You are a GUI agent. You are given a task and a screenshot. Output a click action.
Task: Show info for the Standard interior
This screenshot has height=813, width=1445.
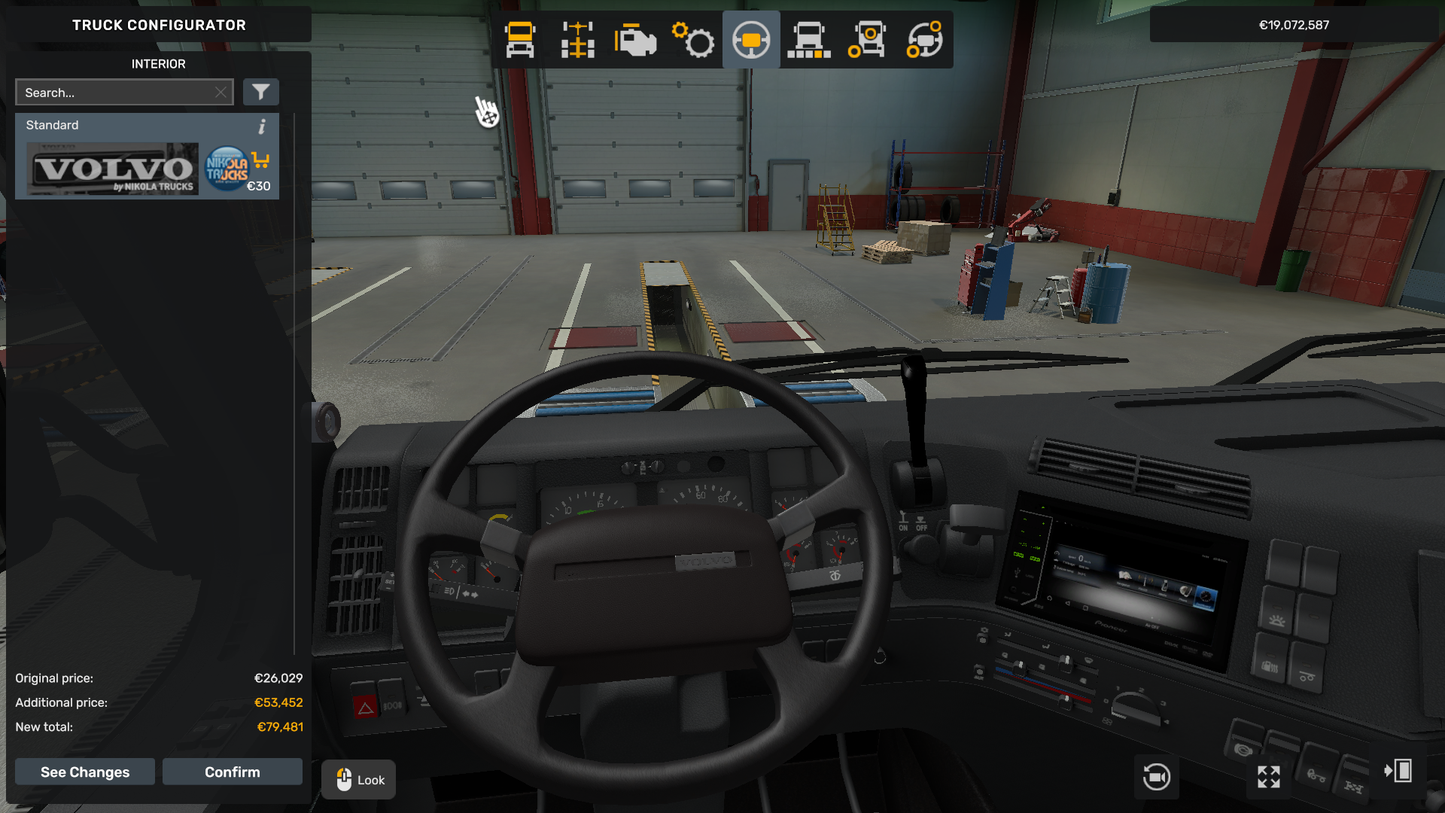click(262, 126)
